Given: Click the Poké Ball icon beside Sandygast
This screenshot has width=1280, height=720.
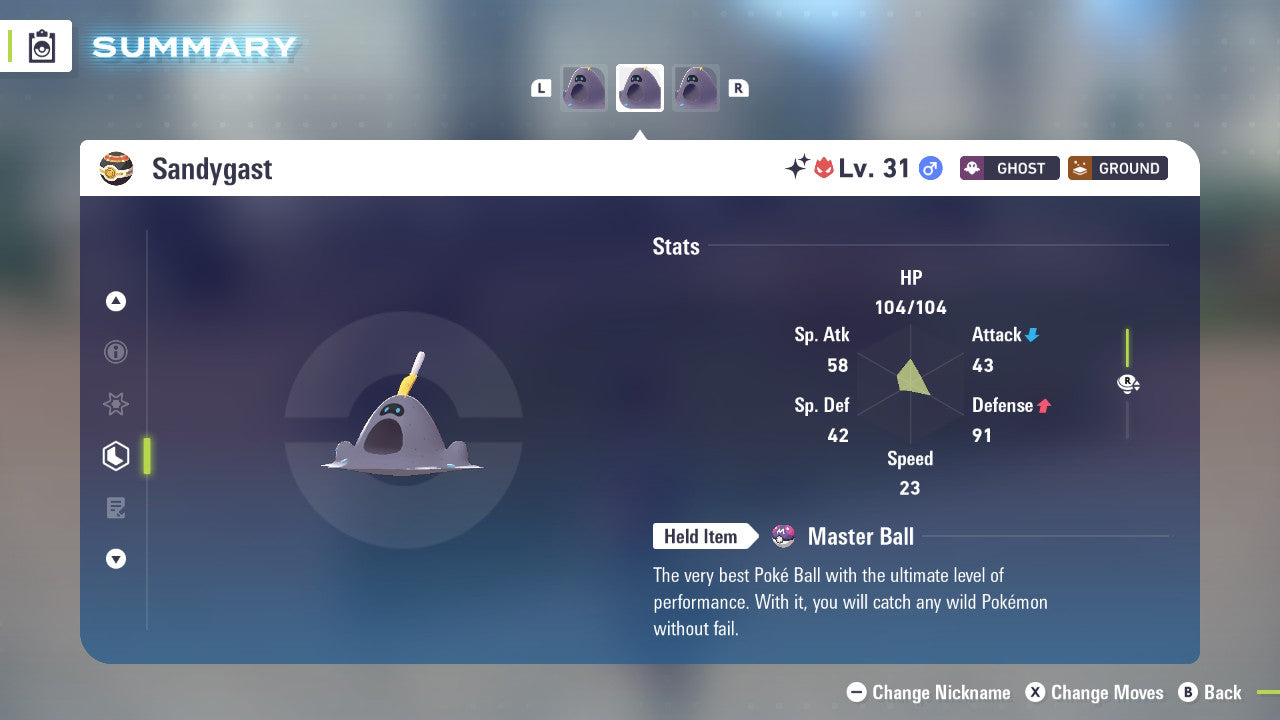Looking at the screenshot, I should tap(116, 168).
